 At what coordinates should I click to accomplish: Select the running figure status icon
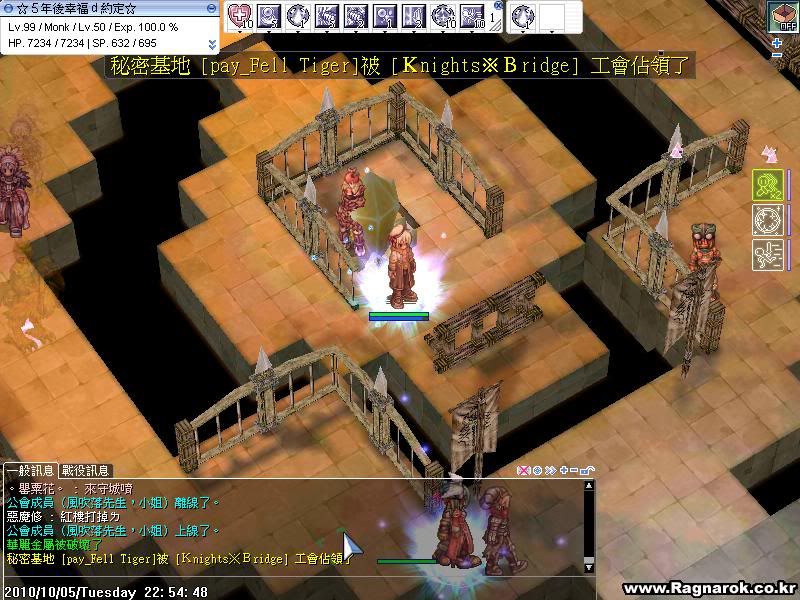[x=766, y=253]
